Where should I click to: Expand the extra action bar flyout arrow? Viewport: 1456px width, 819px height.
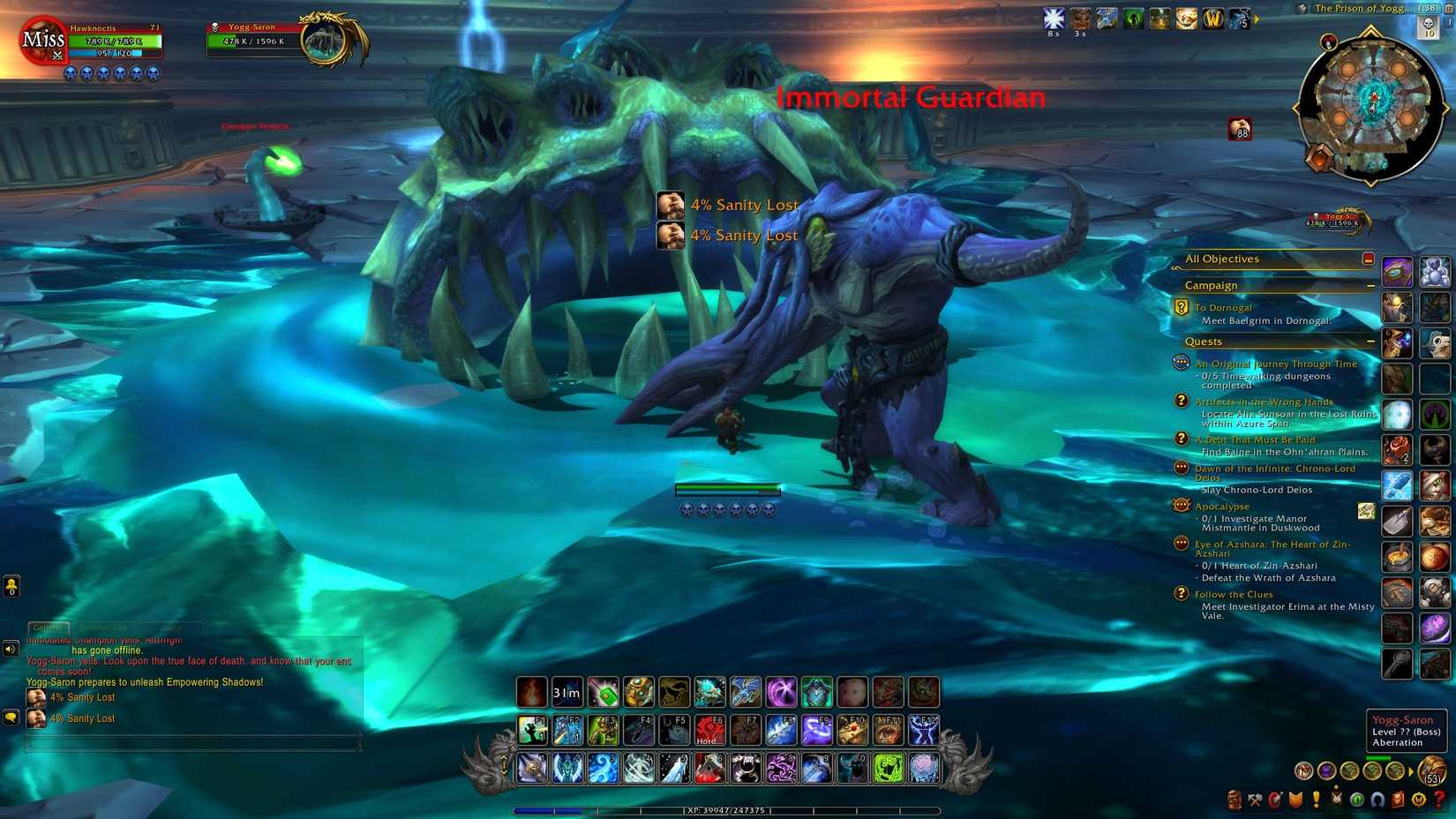coord(1411,770)
